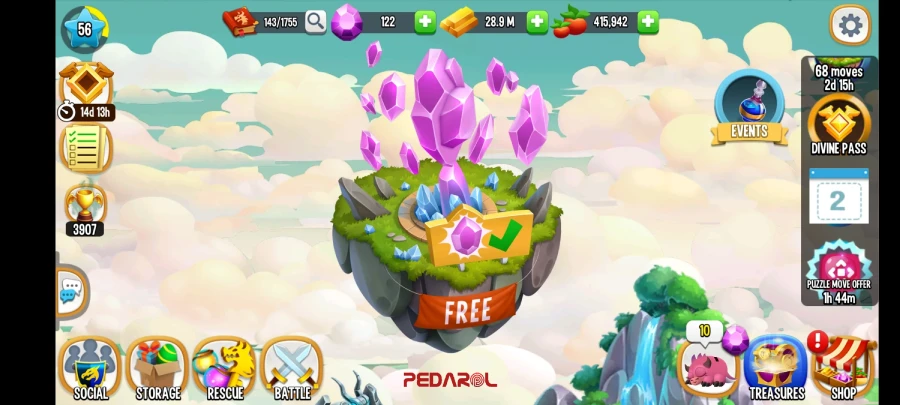900x405 pixels.
Task: Open the Events menu
Action: 749,108
